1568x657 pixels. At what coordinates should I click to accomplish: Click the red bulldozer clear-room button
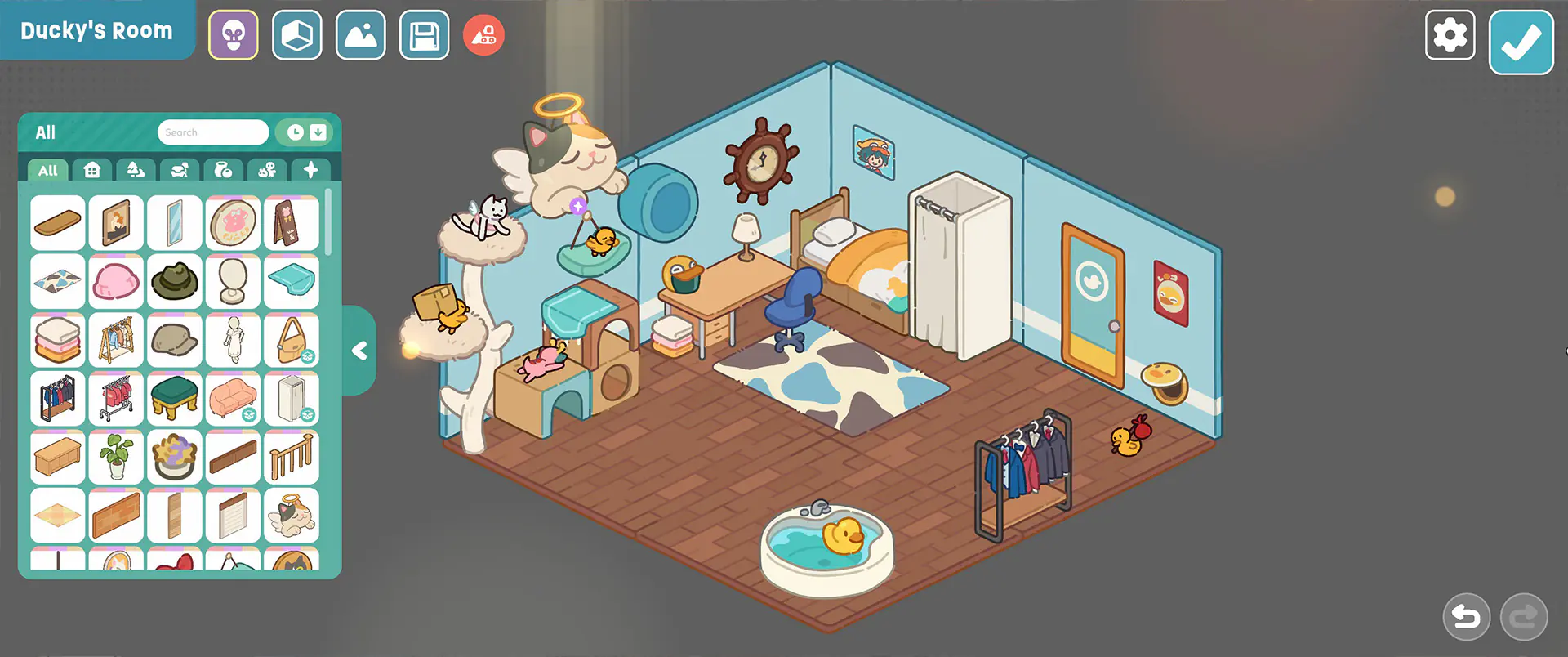pos(483,35)
